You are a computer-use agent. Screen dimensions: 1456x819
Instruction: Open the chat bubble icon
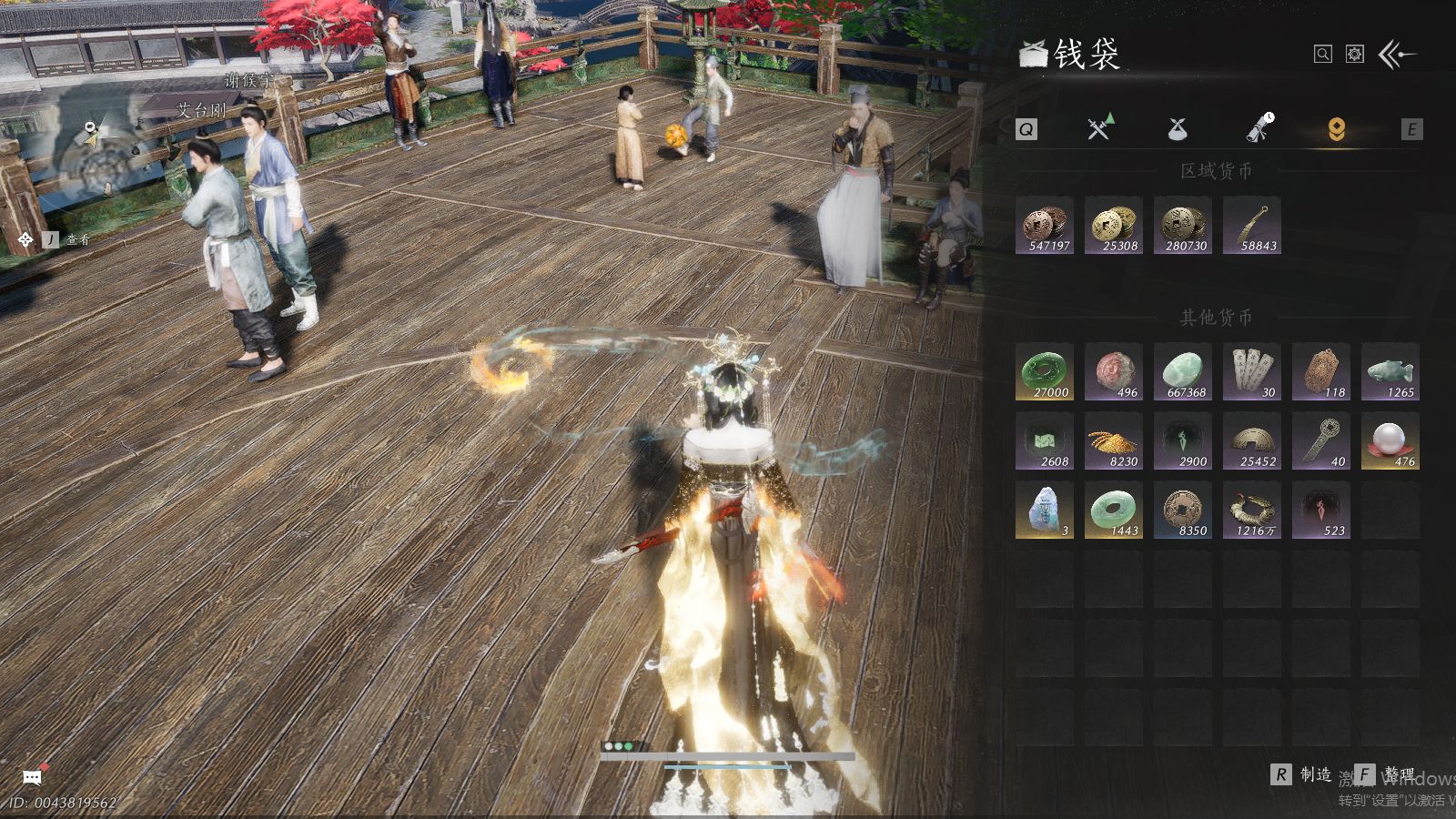coord(32,777)
